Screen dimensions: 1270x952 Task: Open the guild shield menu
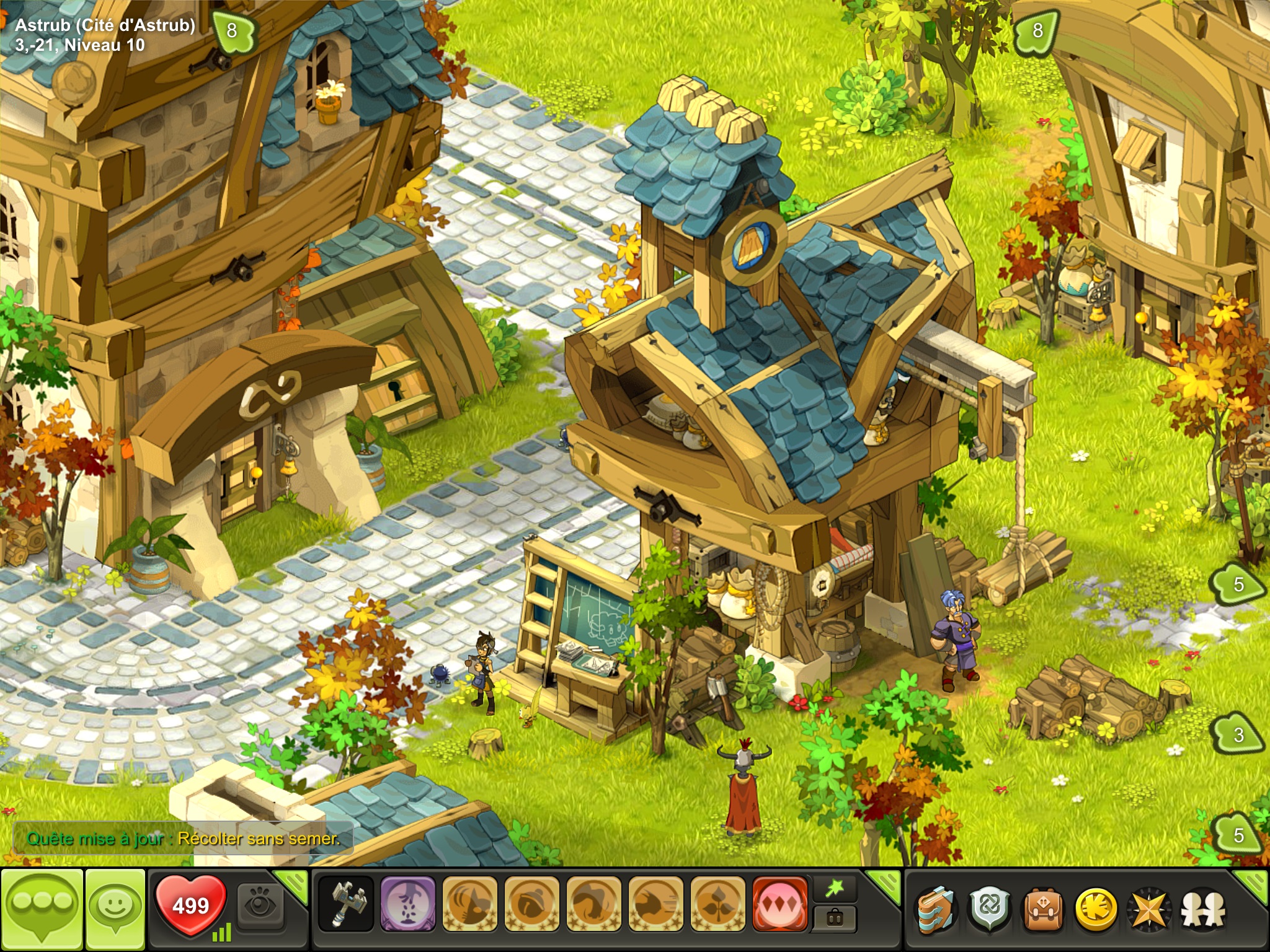[990, 909]
